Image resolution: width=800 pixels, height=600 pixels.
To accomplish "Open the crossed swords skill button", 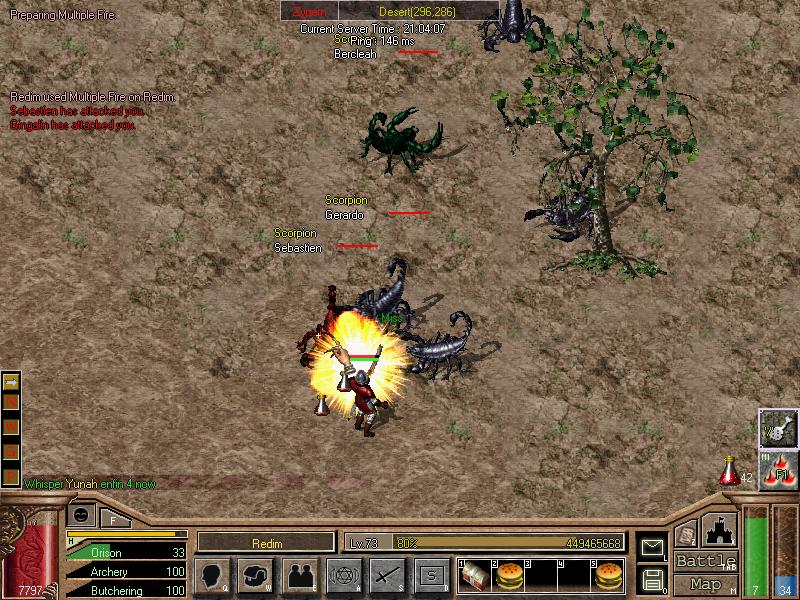I will click(386, 575).
